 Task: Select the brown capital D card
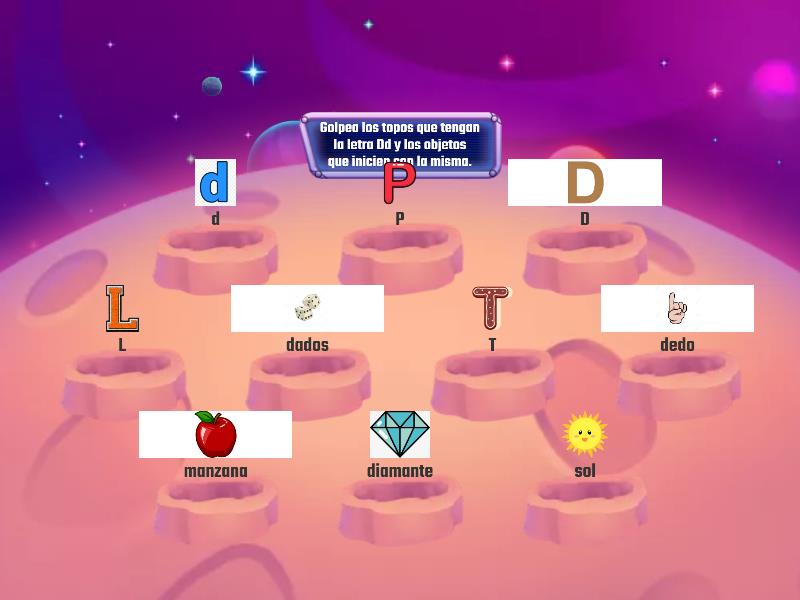coord(585,183)
